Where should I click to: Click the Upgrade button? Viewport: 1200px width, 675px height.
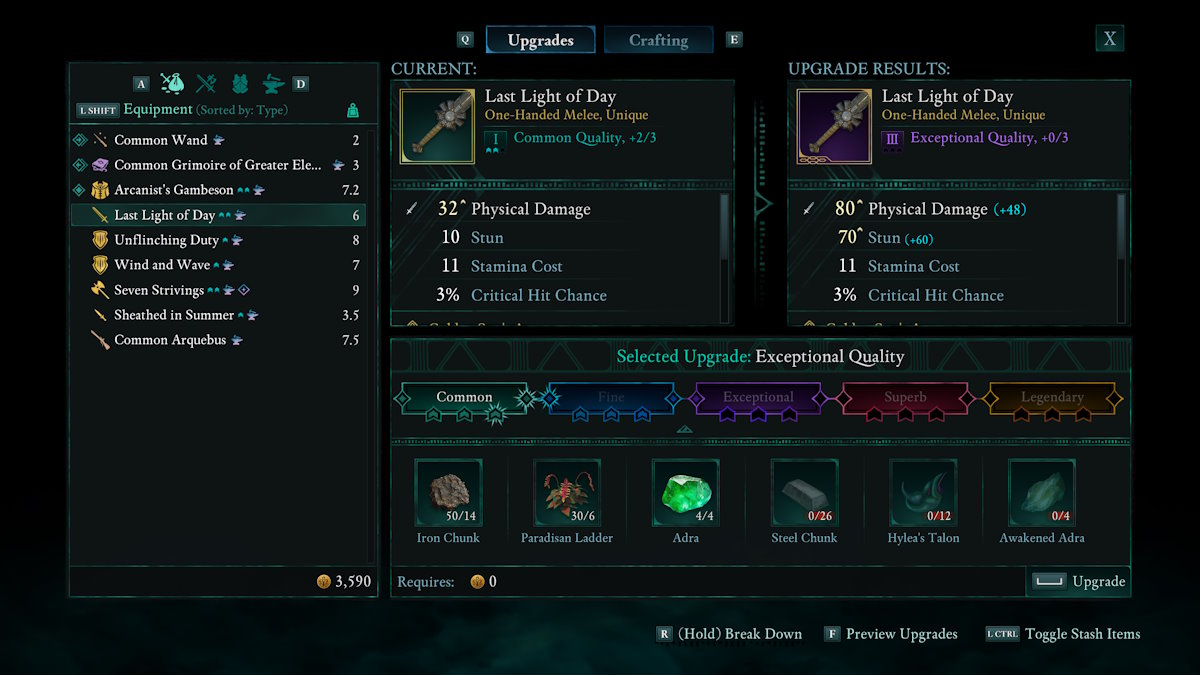1079,581
